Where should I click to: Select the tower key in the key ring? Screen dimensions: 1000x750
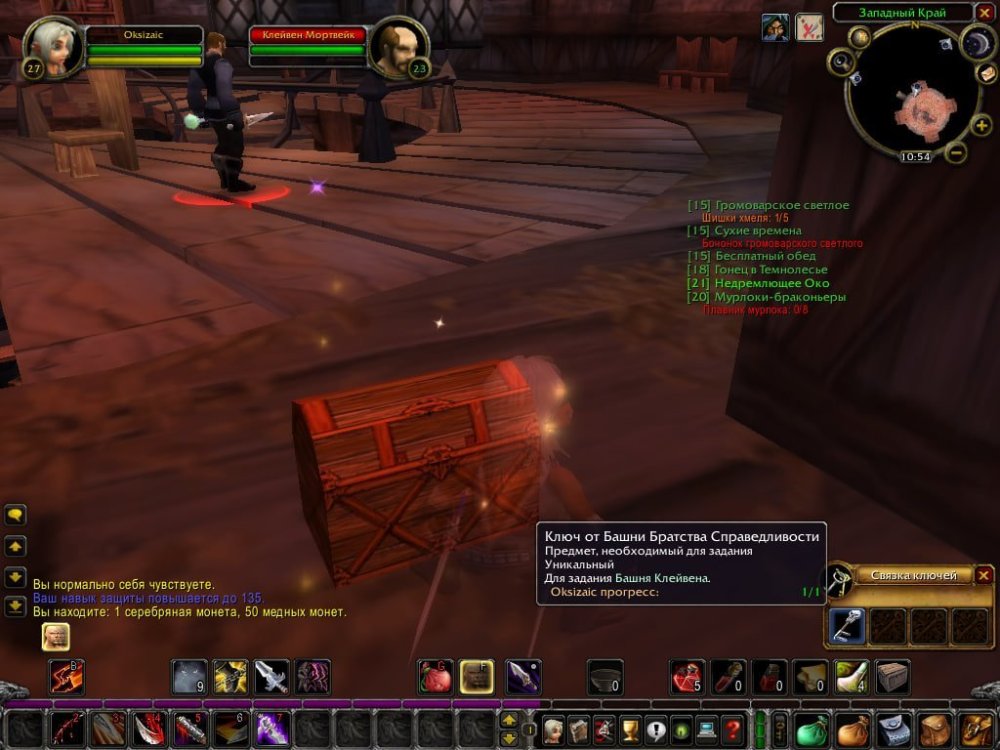848,626
